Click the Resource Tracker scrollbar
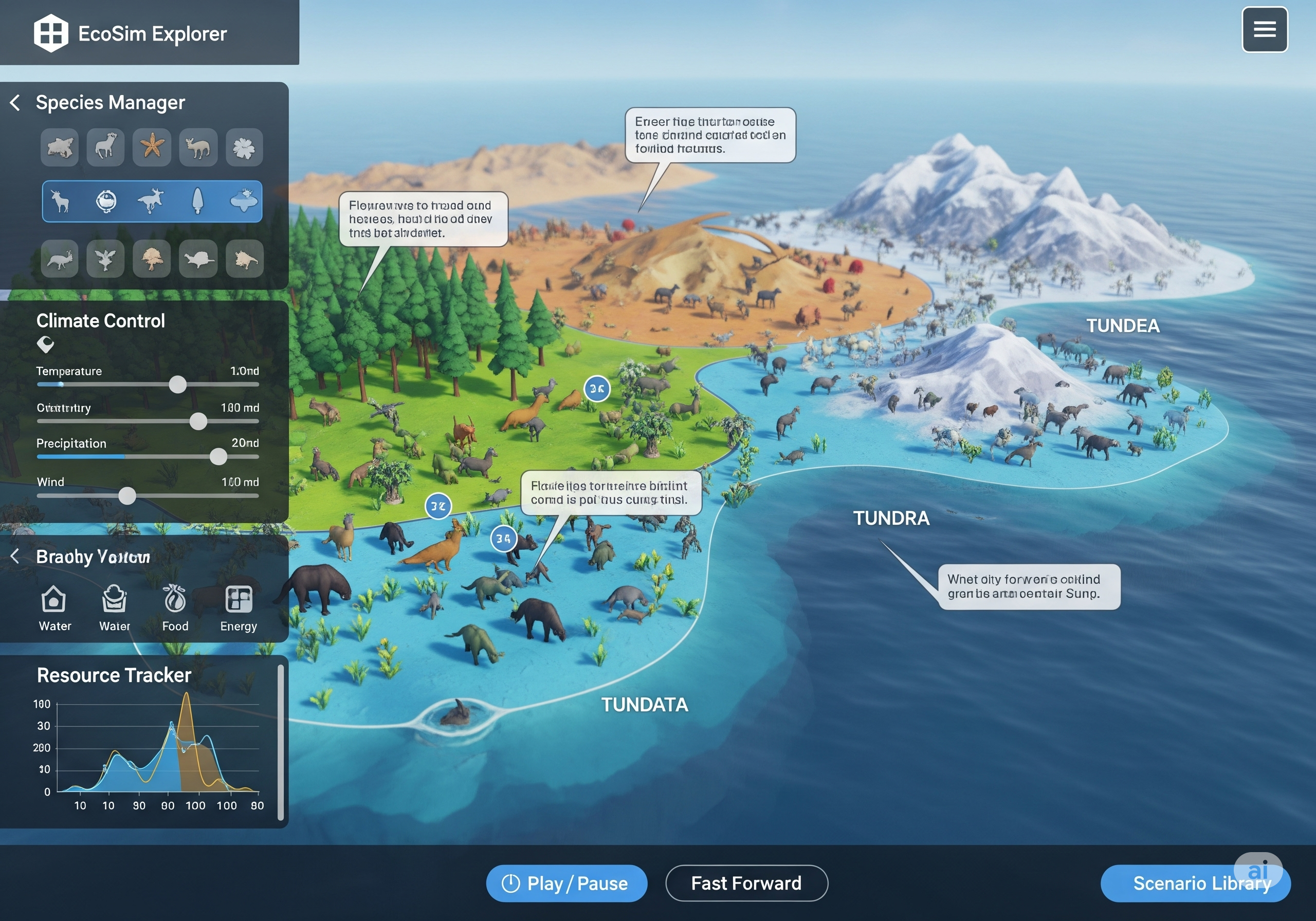The image size is (1316, 921). [x=280, y=743]
